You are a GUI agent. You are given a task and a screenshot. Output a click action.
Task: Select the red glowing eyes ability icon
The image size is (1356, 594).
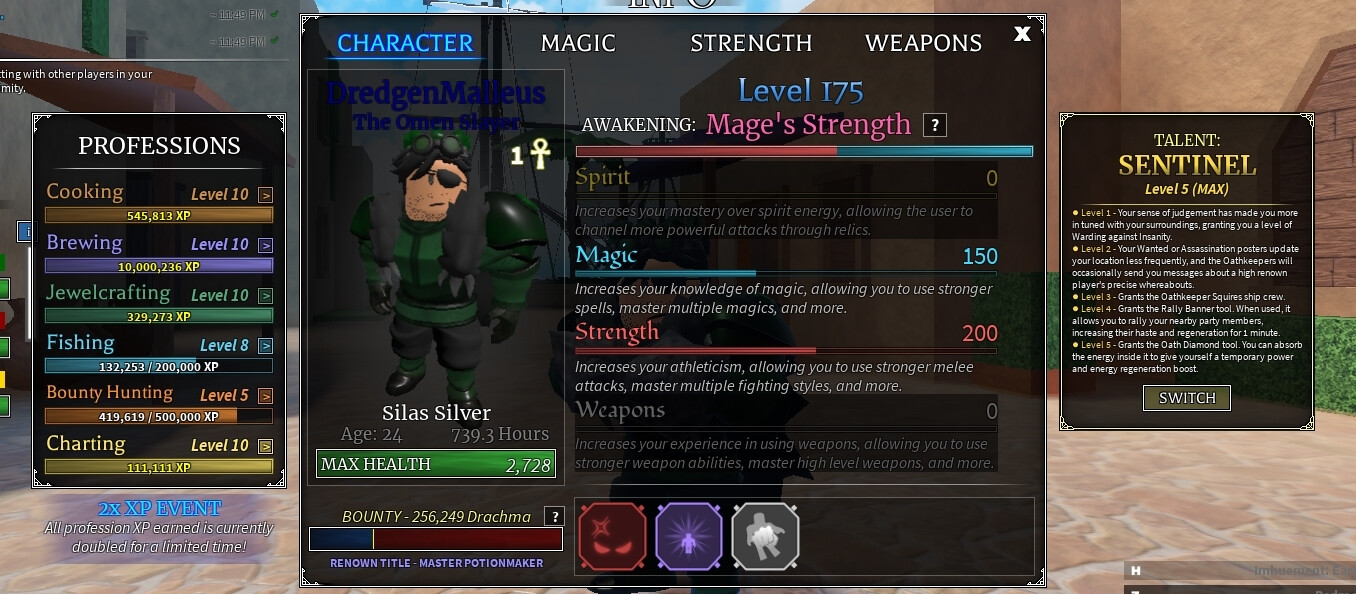pos(613,537)
